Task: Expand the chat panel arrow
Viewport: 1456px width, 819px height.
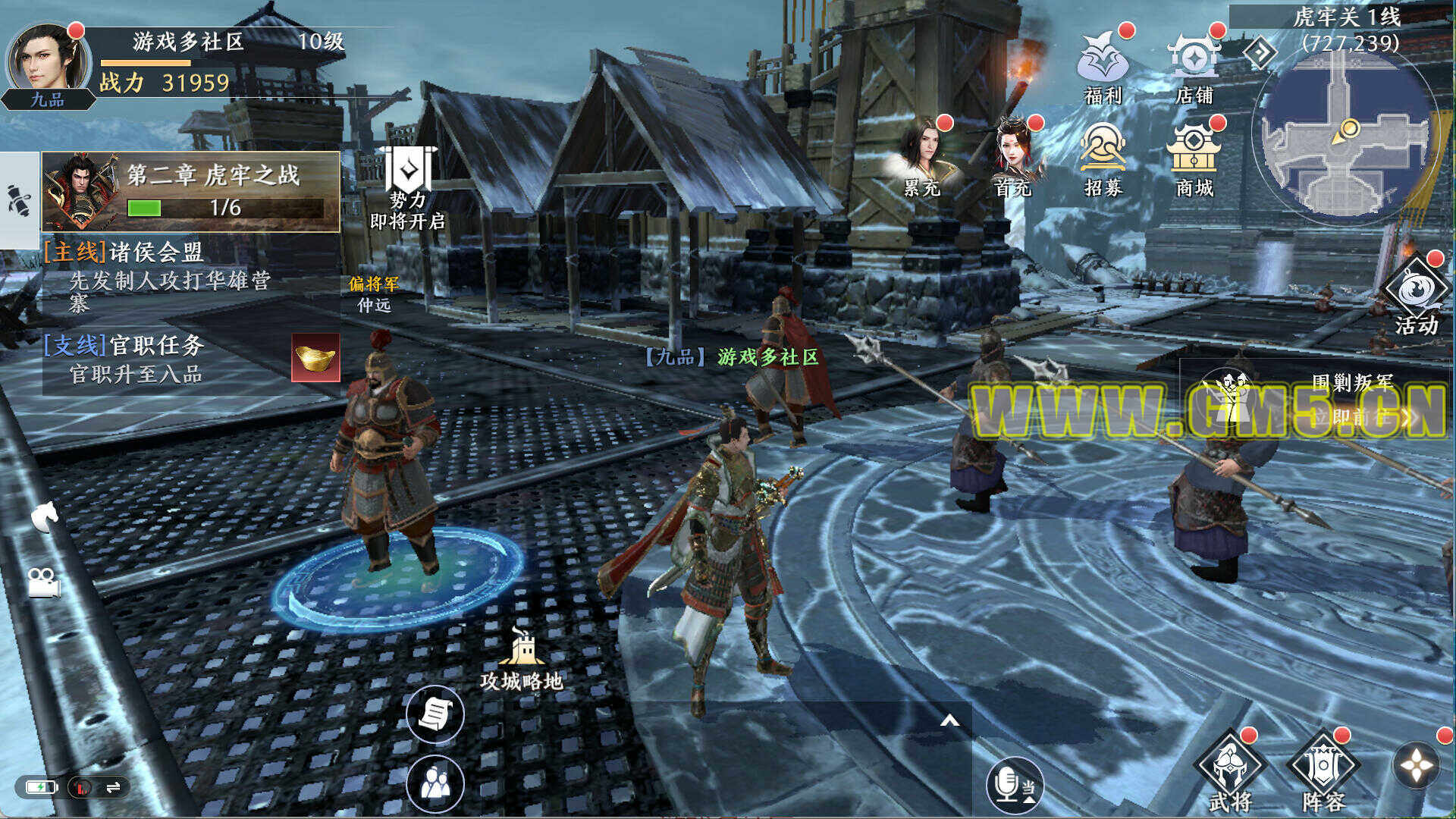Action: [x=949, y=720]
